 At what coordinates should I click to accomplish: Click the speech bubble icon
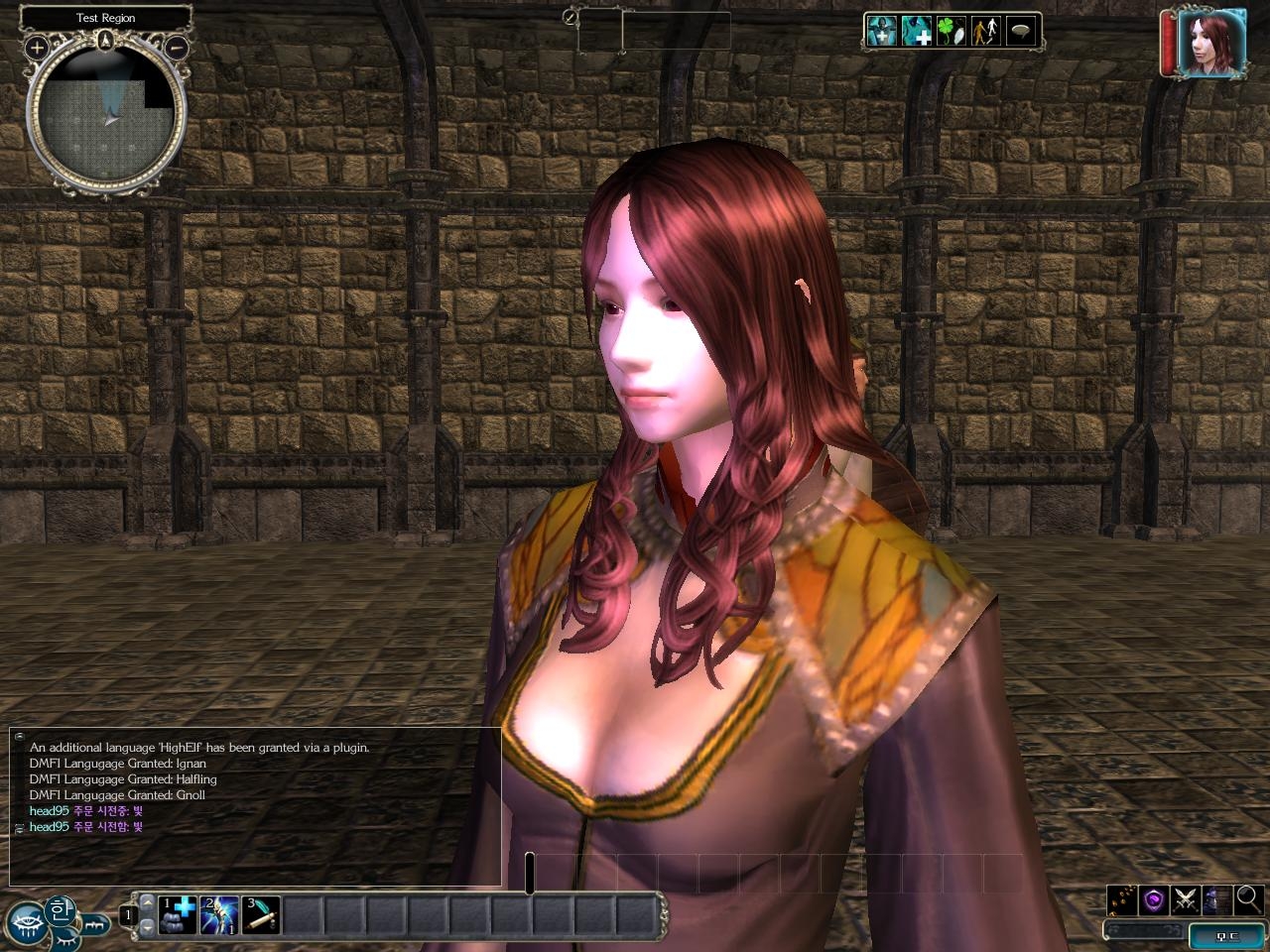pos(1020,31)
